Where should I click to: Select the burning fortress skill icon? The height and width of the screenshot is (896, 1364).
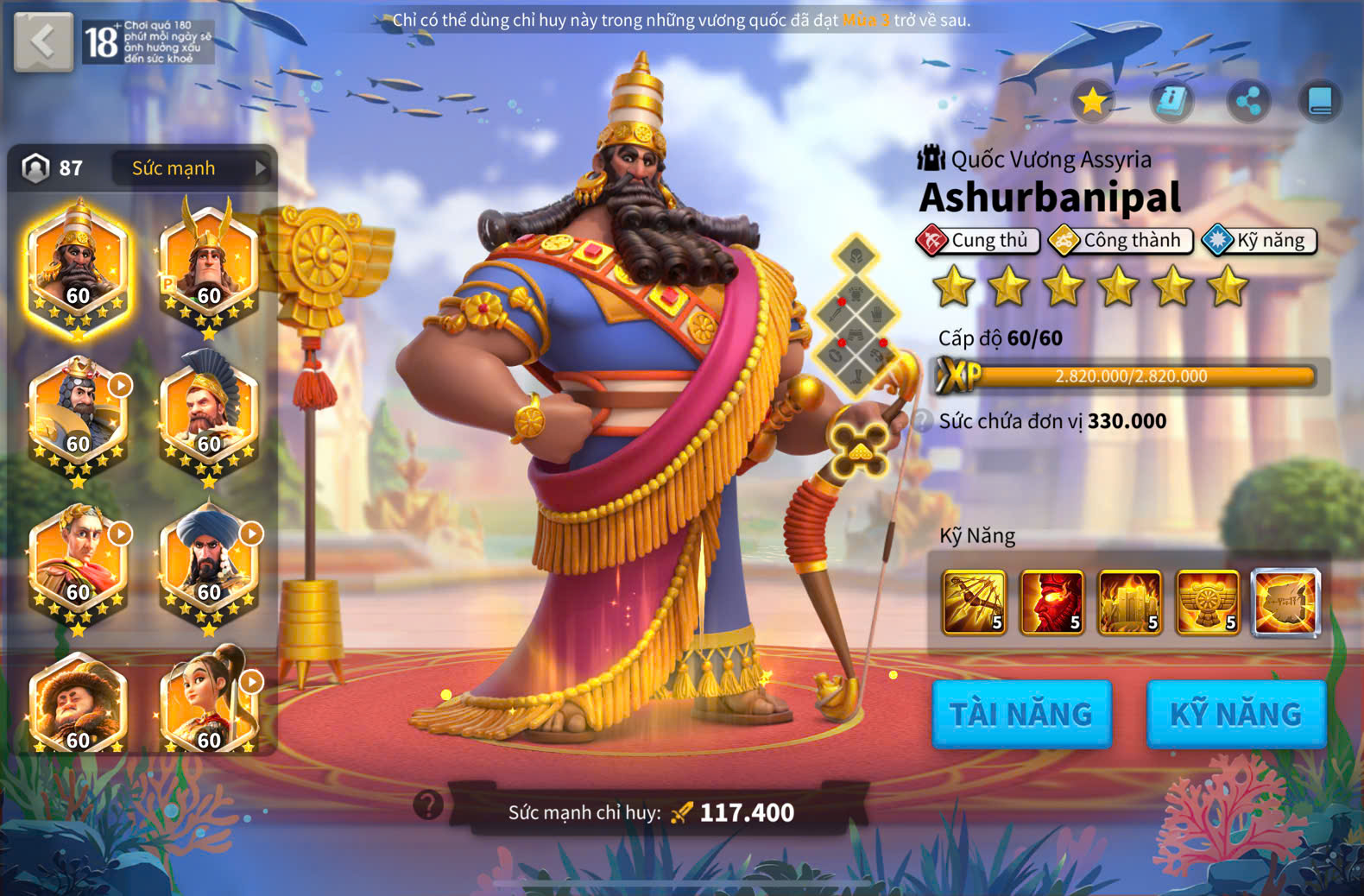pyautogui.click(x=1129, y=602)
